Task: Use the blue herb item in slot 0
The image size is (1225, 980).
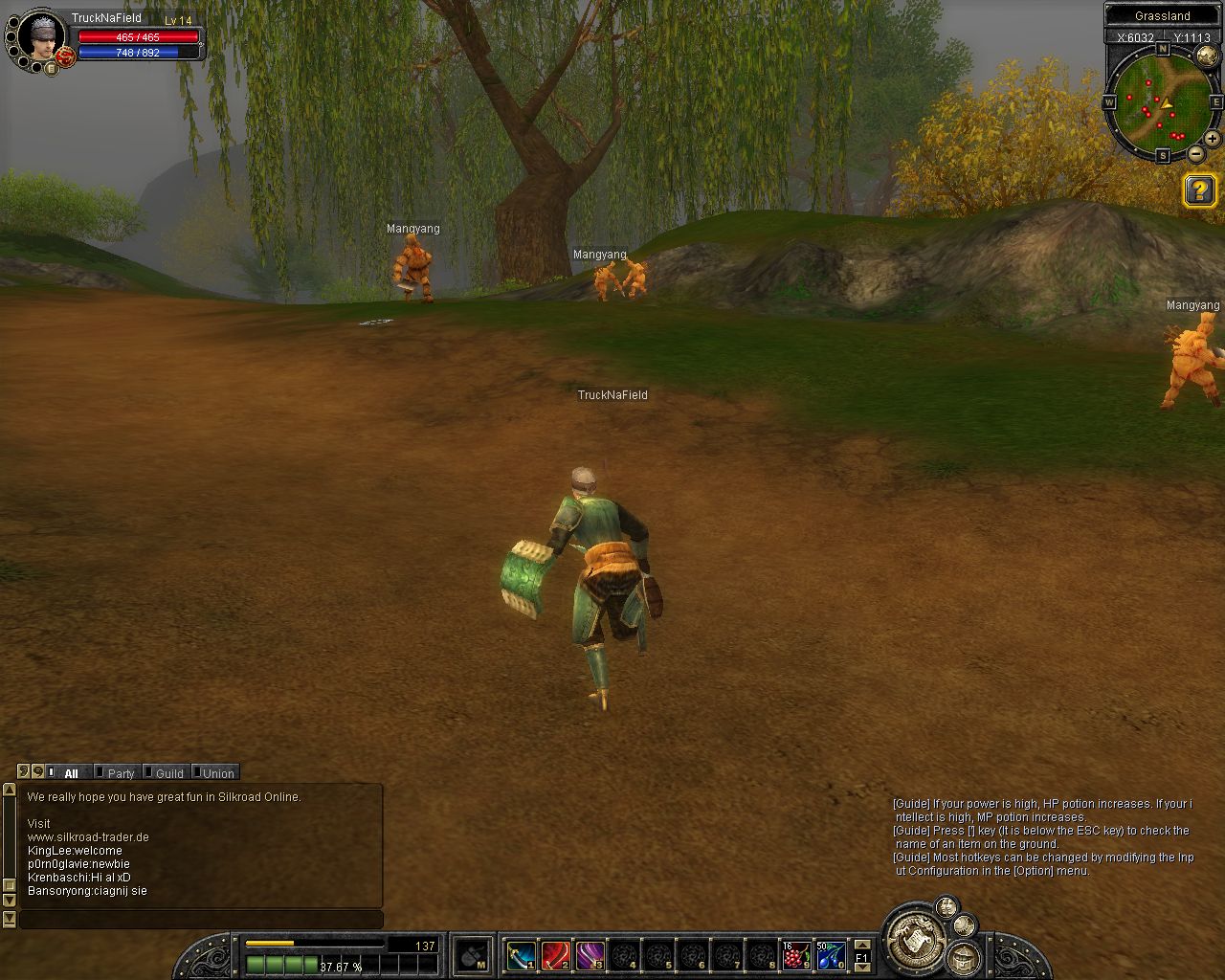Action: [x=830, y=955]
